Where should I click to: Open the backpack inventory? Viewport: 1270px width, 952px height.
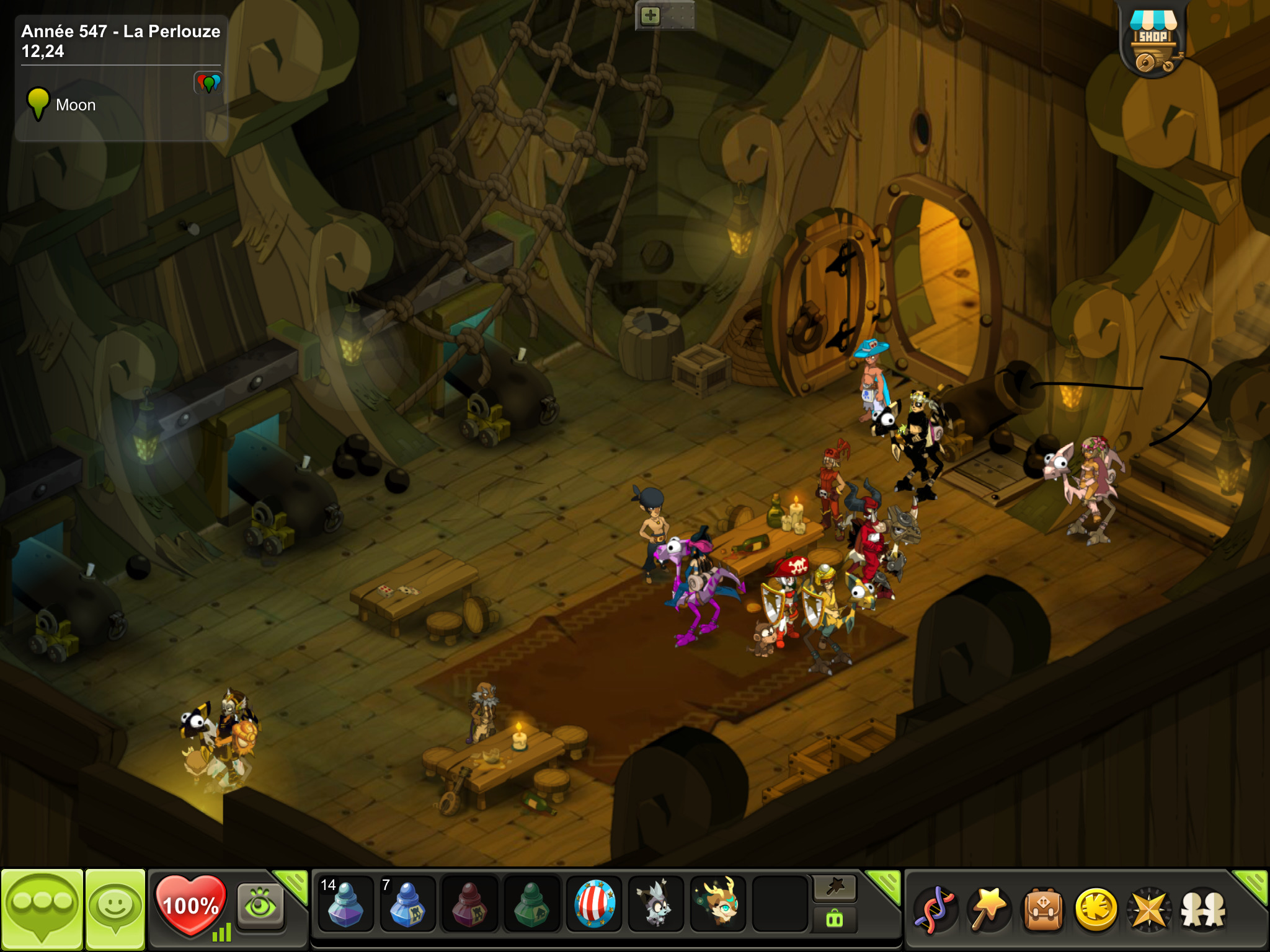click(x=1043, y=910)
